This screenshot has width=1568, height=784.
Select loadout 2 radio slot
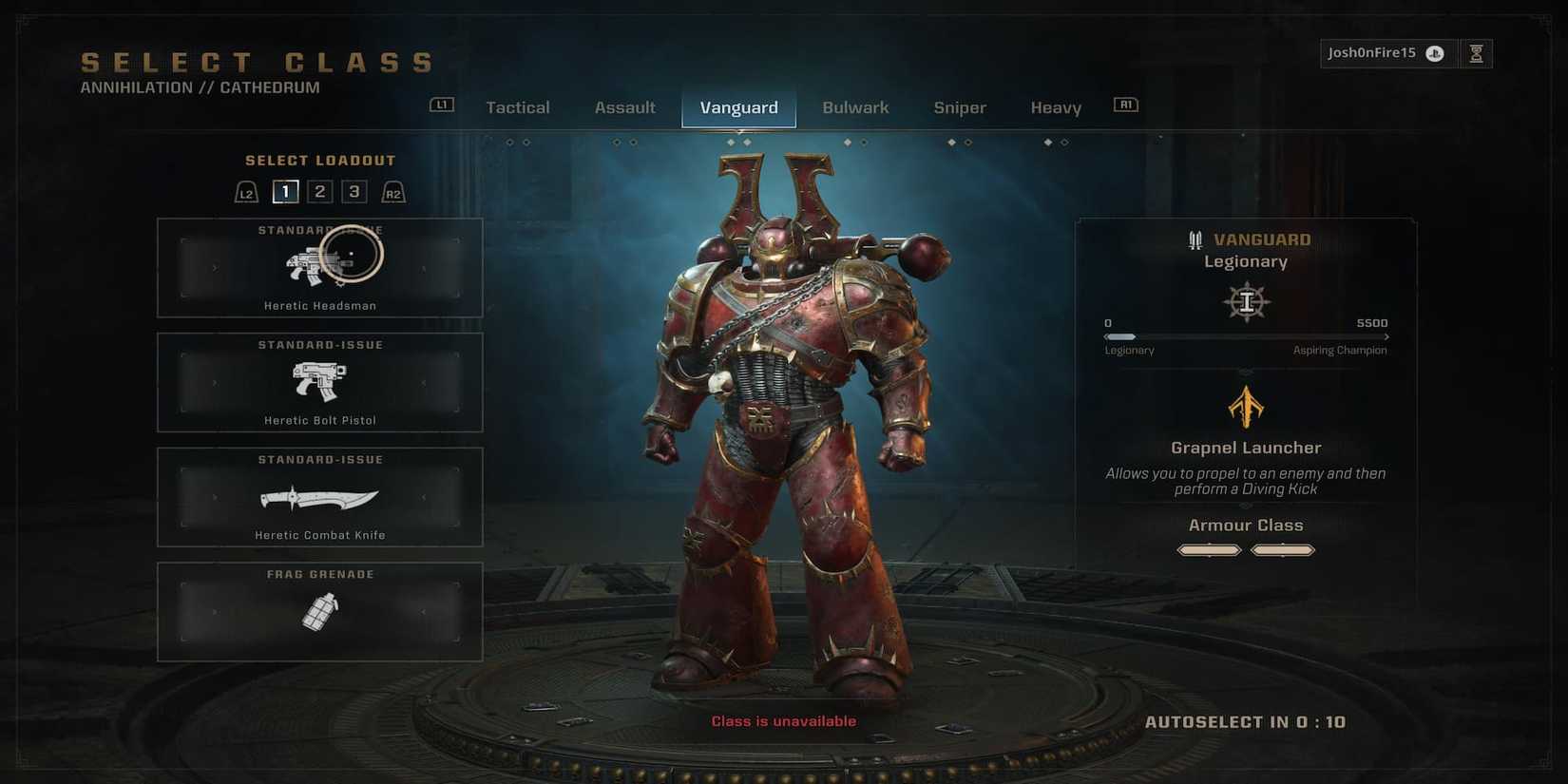coord(319,191)
